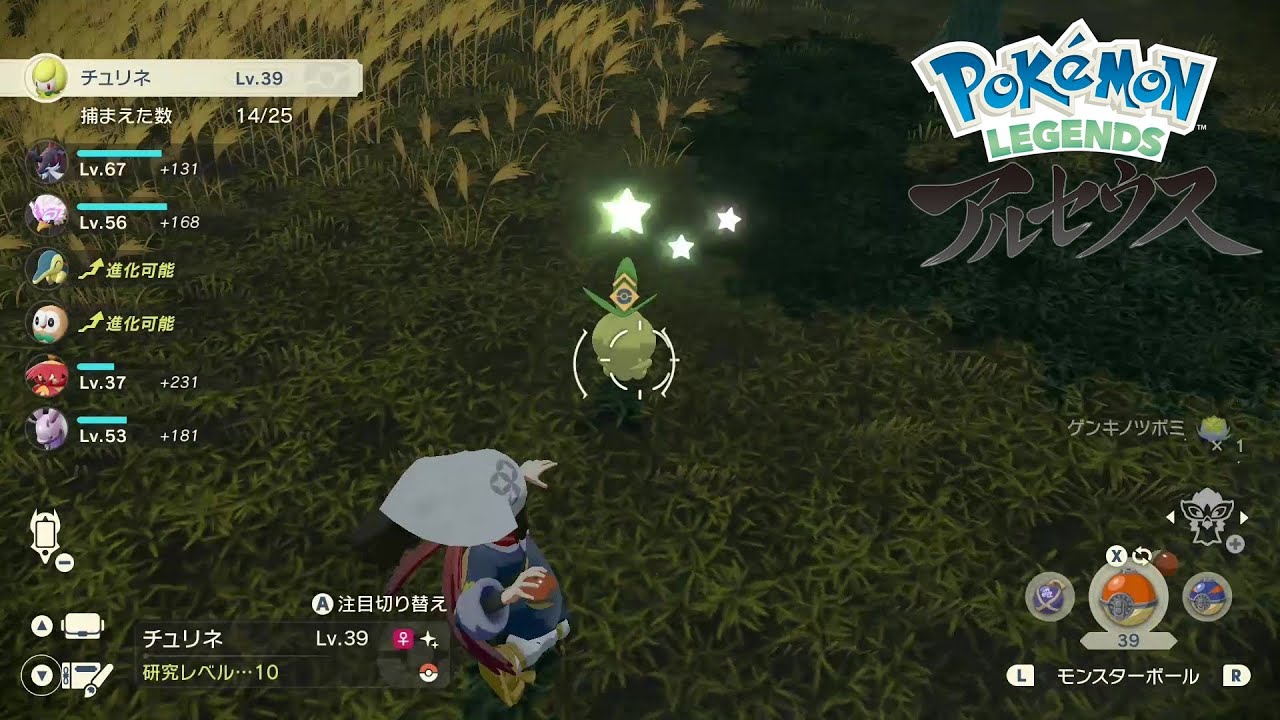Click the minus button beside the Arc Phone

[64, 561]
